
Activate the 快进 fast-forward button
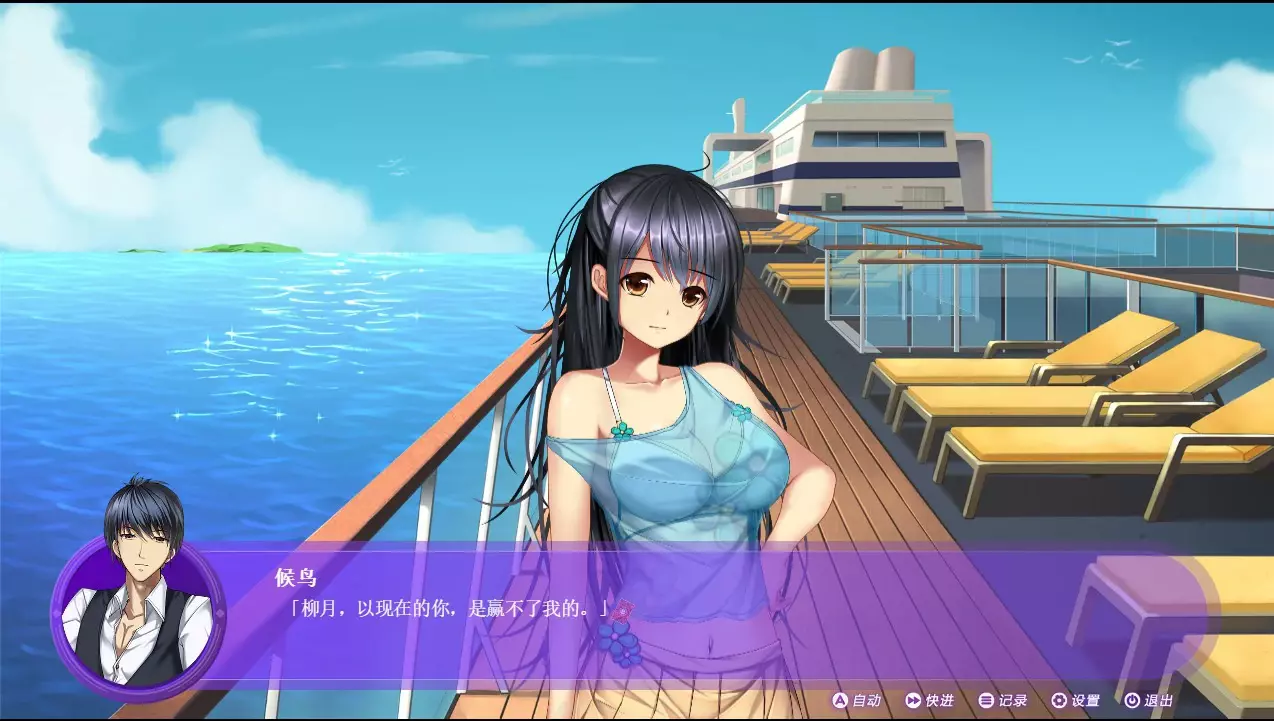coord(929,700)
